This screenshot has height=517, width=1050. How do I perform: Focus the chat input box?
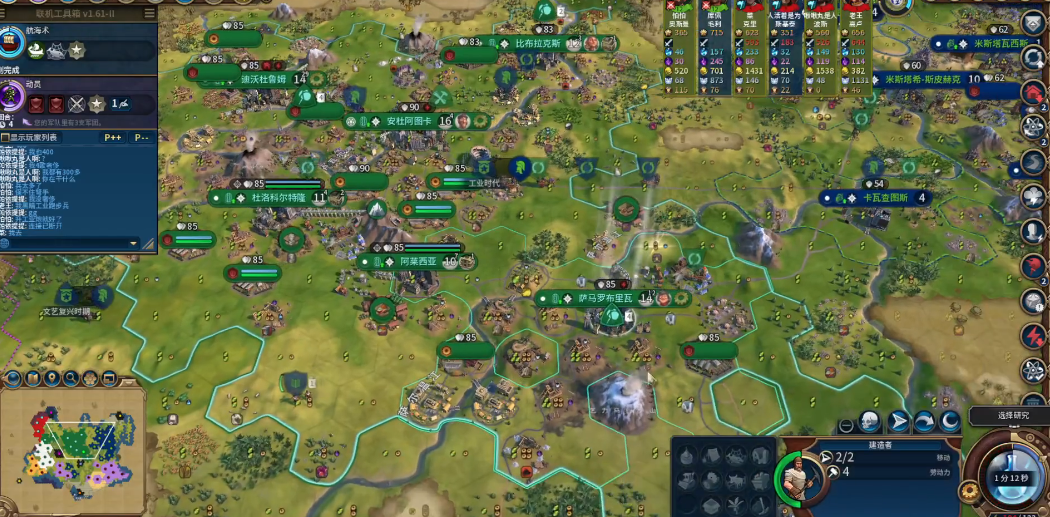65,242
